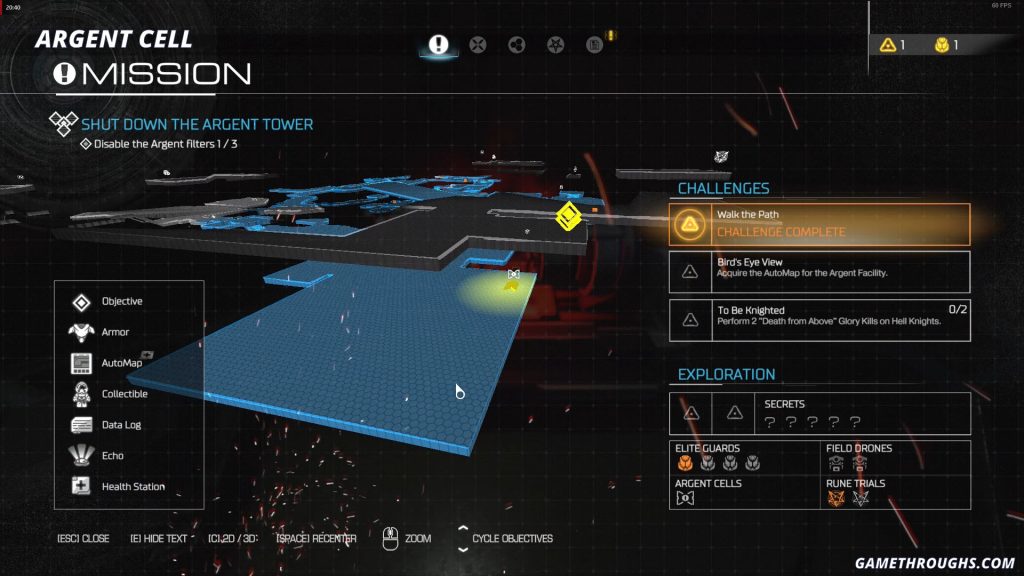This screenshot has height=576, width=1024.
Task: Select the Armor legend entry
Action: pos(115,332)
